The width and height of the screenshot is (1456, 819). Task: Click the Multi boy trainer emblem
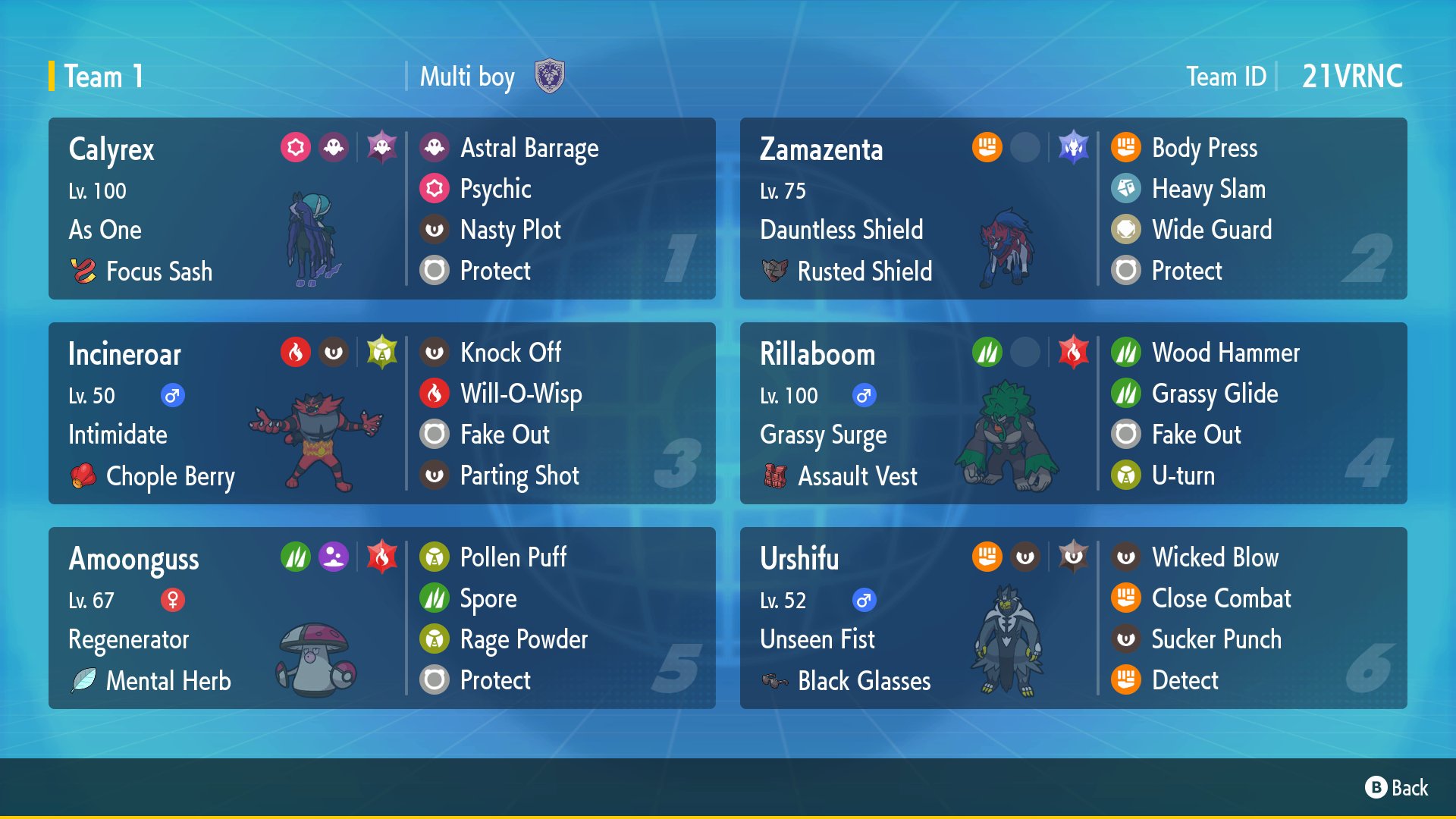(x=549, y=76)
